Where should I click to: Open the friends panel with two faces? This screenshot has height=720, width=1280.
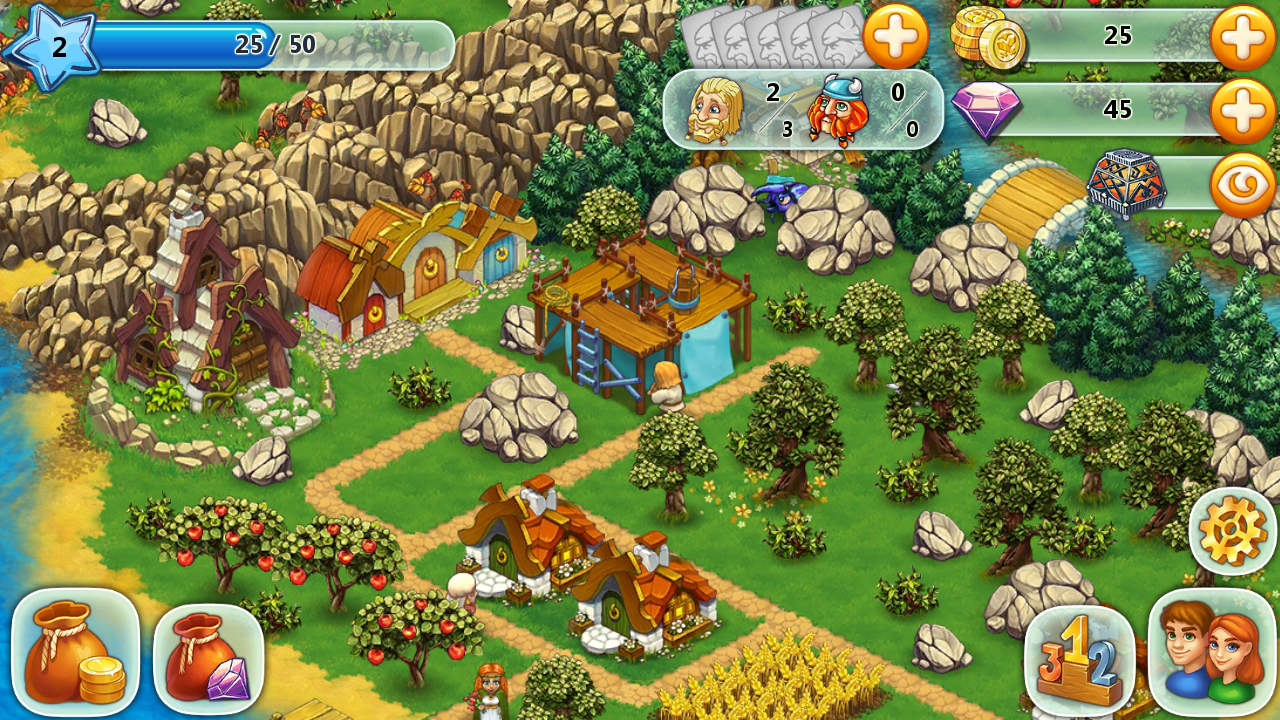coord(1212,652)
